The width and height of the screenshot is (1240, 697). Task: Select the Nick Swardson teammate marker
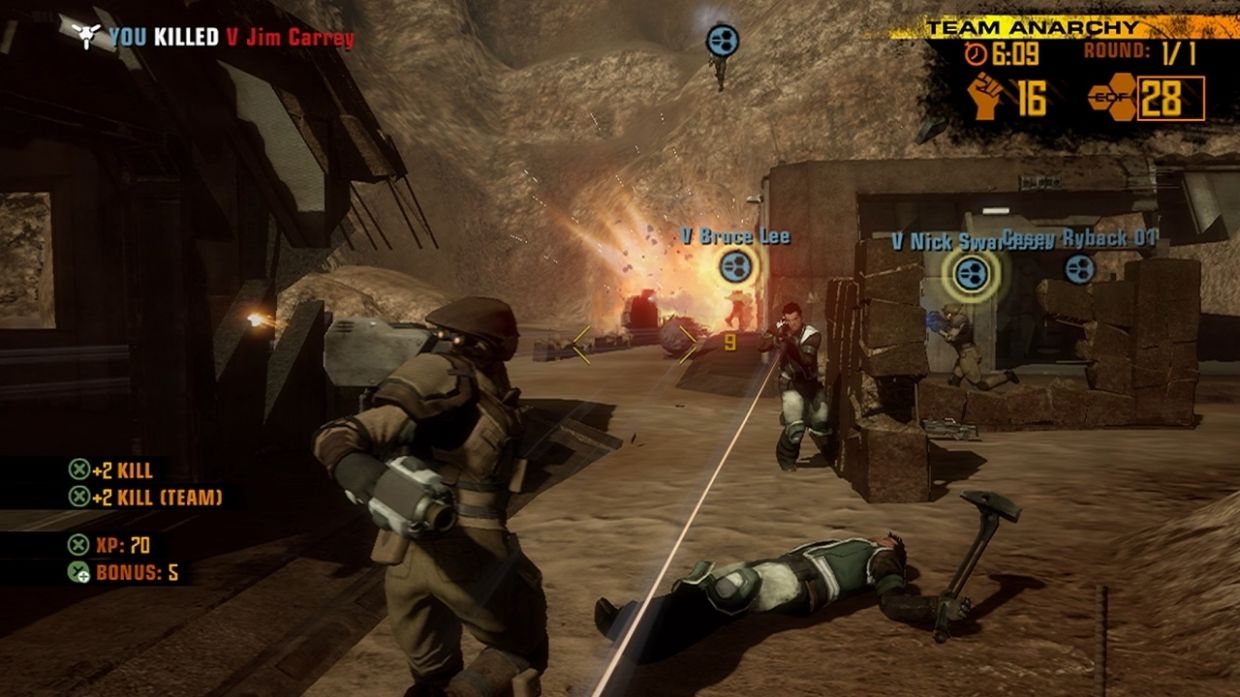click(x=970, y=273)
